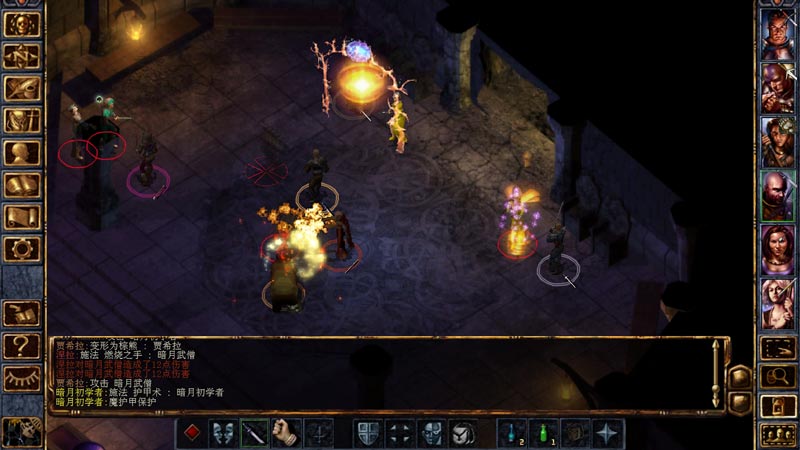Choose the red-haired woman portrait
This screenshot has width=800, height=450.
pyautogui.click(x=776, y=247)
